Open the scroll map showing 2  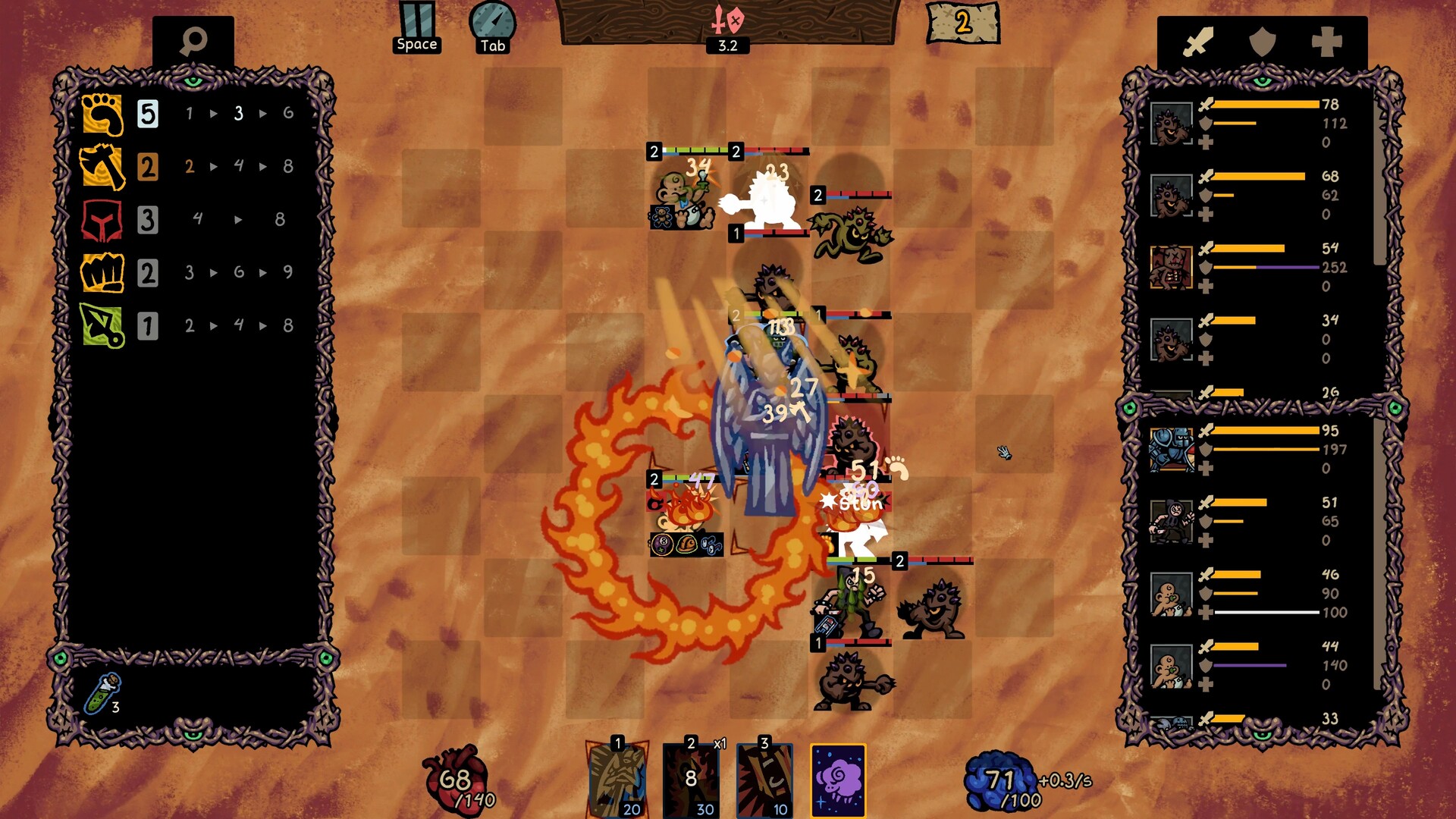coord(959,23)
